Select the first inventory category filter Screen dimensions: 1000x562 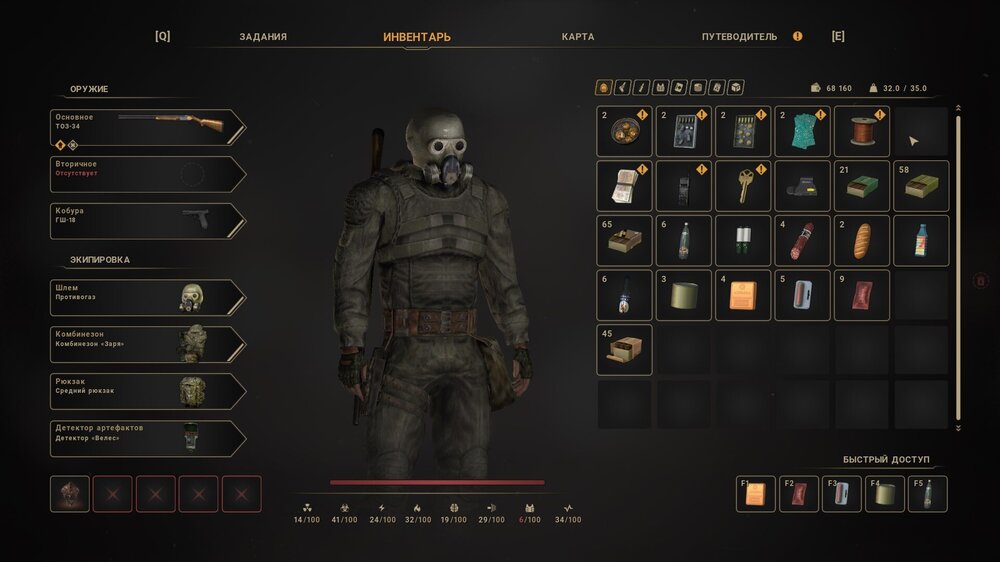click(604, 88)
